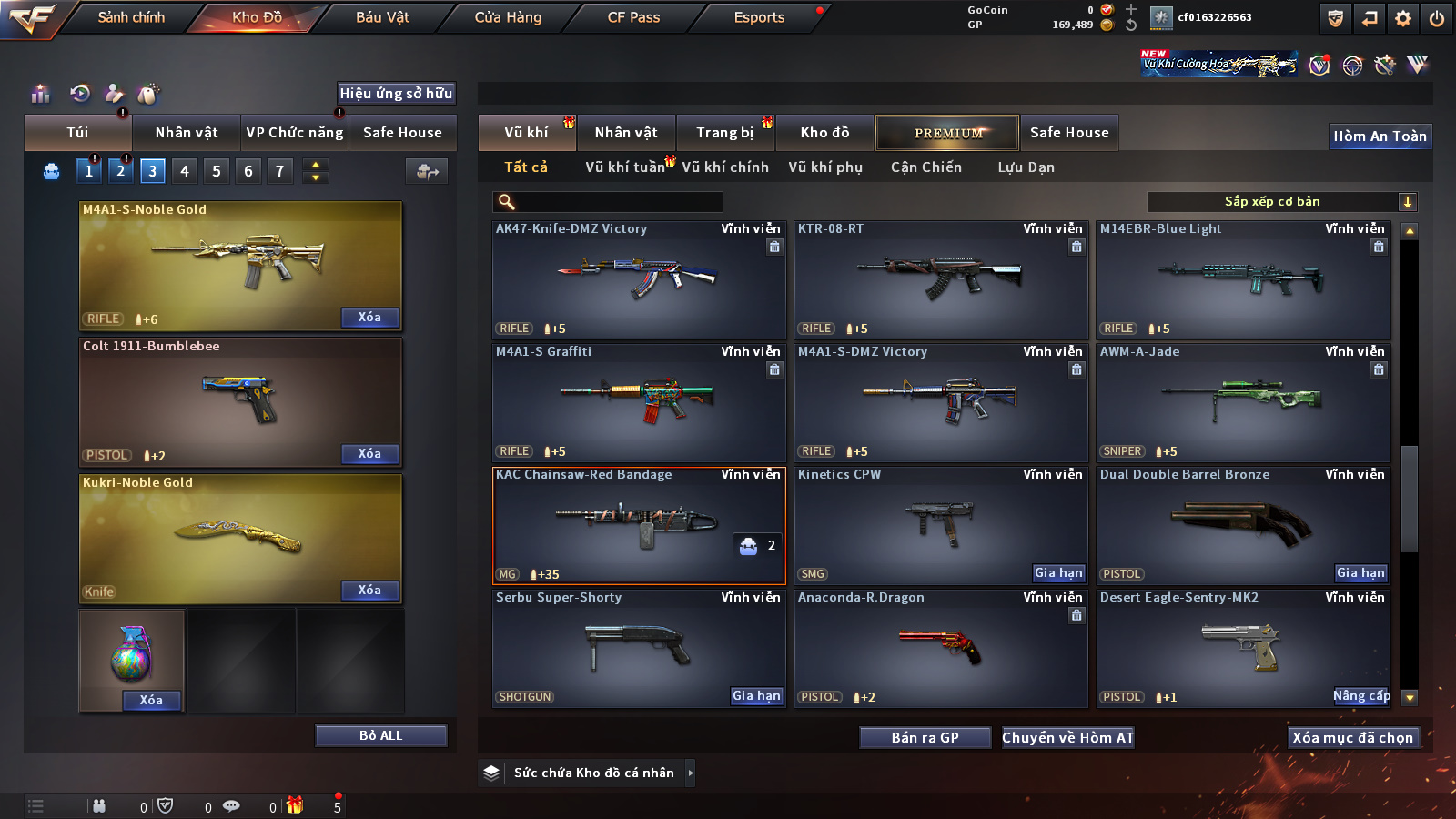The image size is (1456, 819).
Task: Select bag preset number 4
Action: tap(185, 171)
